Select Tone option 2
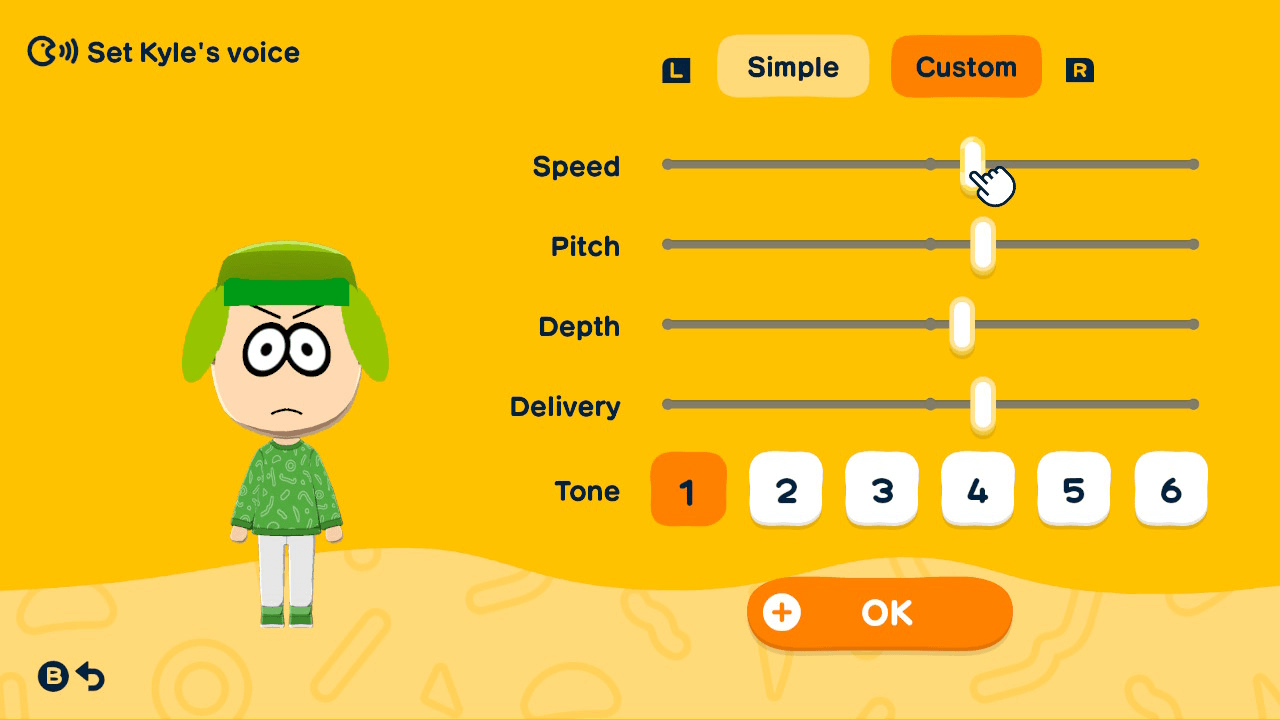 (786, 489)
